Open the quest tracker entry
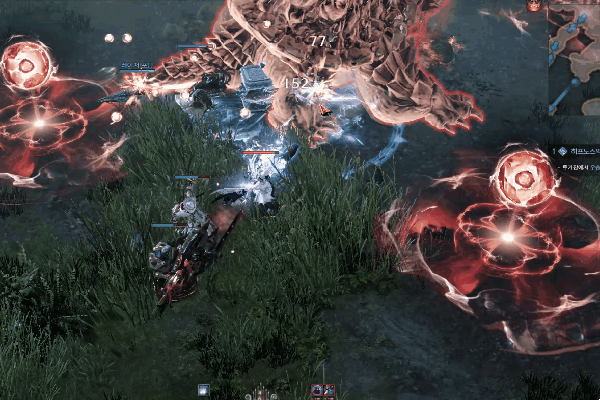The image size is (600, 400). [x=578, y=152]
